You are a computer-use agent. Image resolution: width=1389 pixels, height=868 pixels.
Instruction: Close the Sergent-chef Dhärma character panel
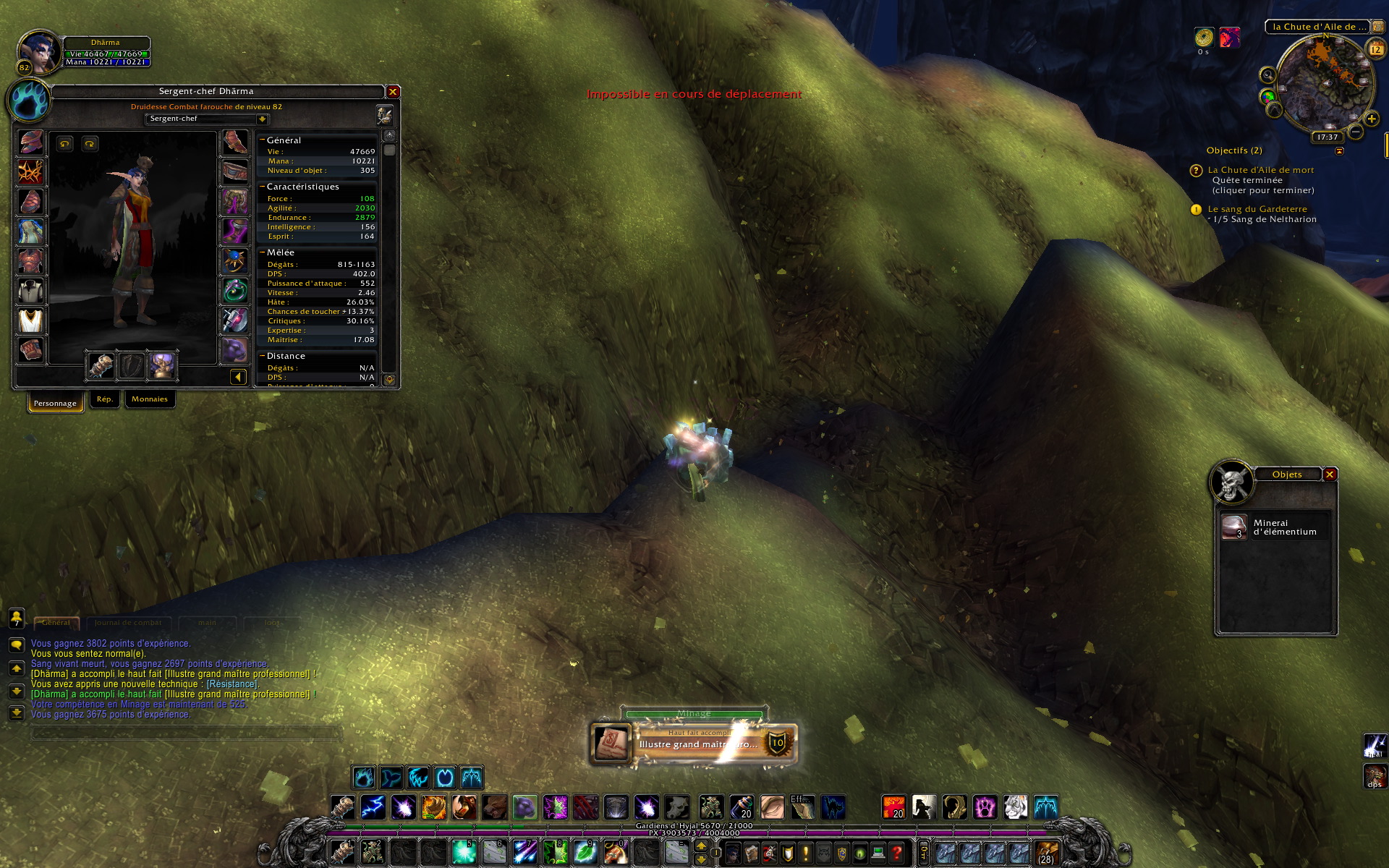pos(393,92)
